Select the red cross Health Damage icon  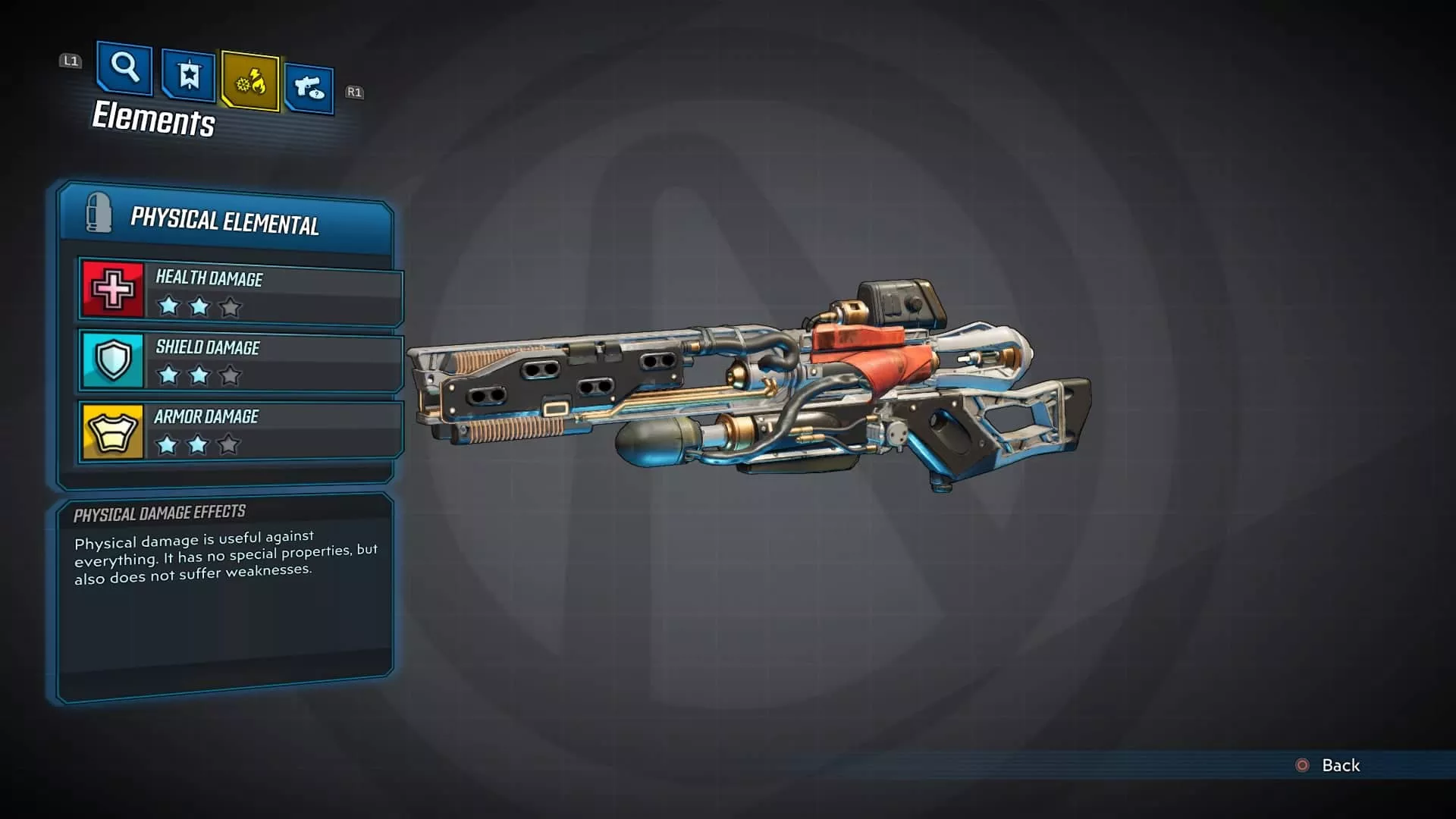pos(112,290)
